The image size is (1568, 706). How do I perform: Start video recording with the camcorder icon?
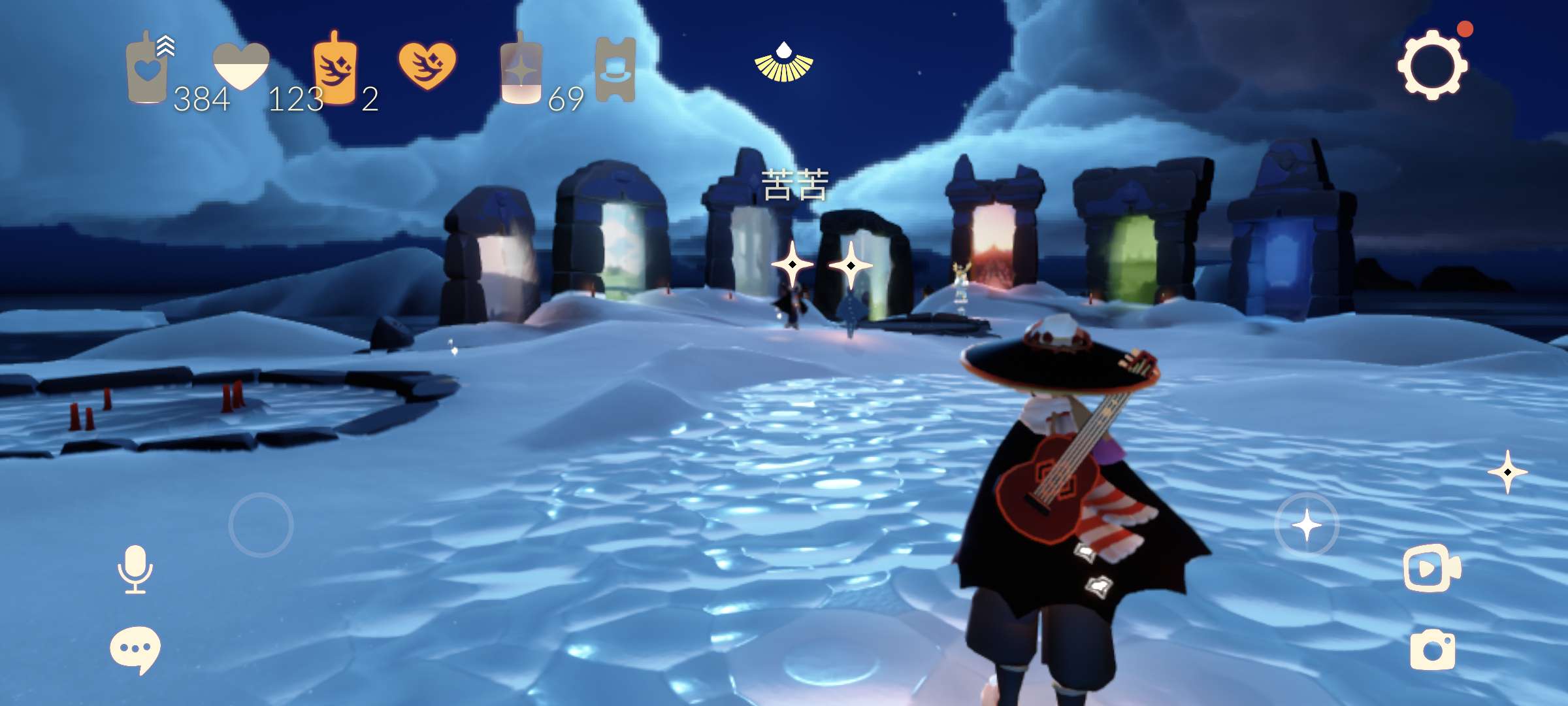tap(1431, 568)
